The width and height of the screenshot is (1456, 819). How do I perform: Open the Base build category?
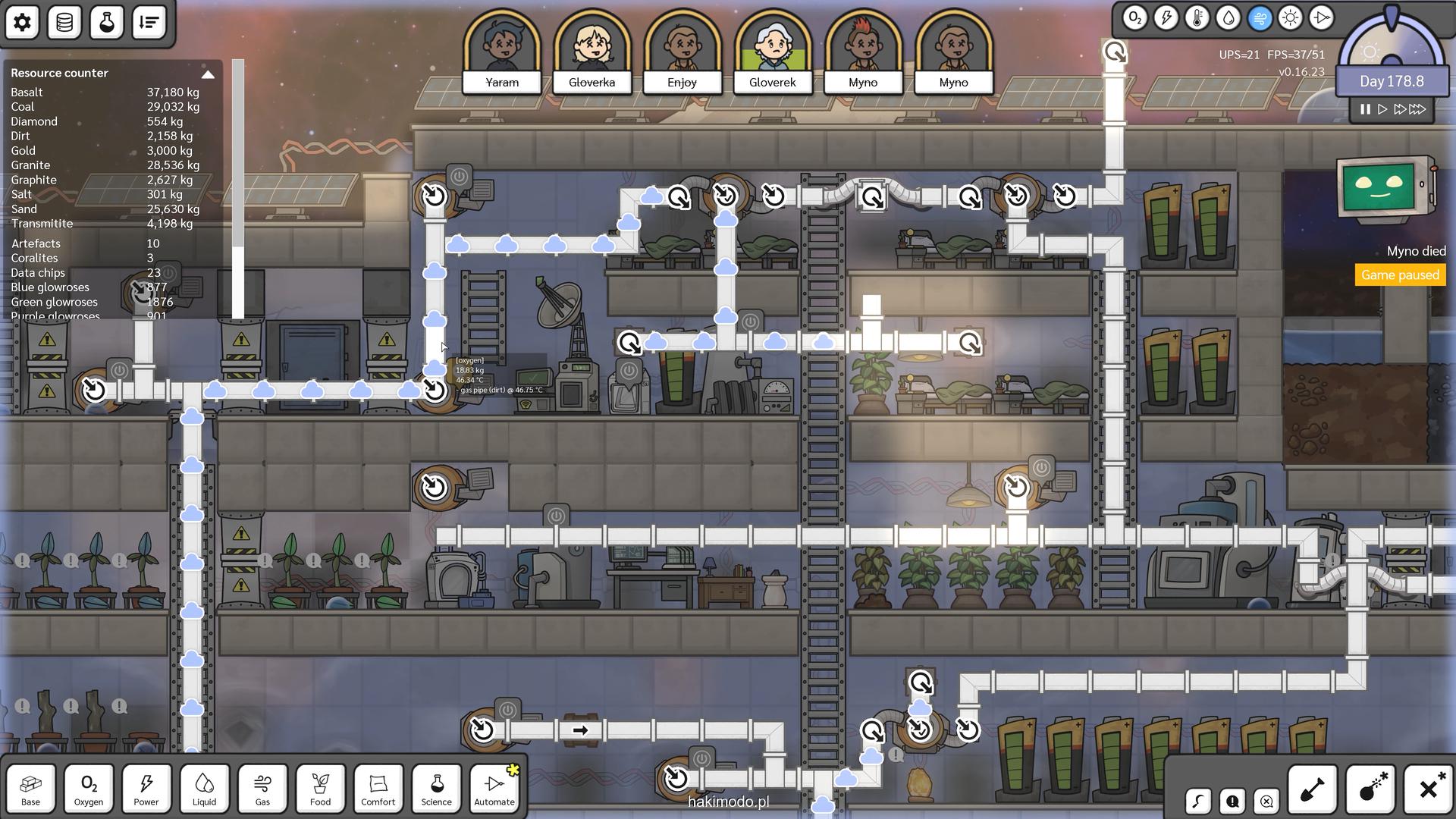click(31, 789)
